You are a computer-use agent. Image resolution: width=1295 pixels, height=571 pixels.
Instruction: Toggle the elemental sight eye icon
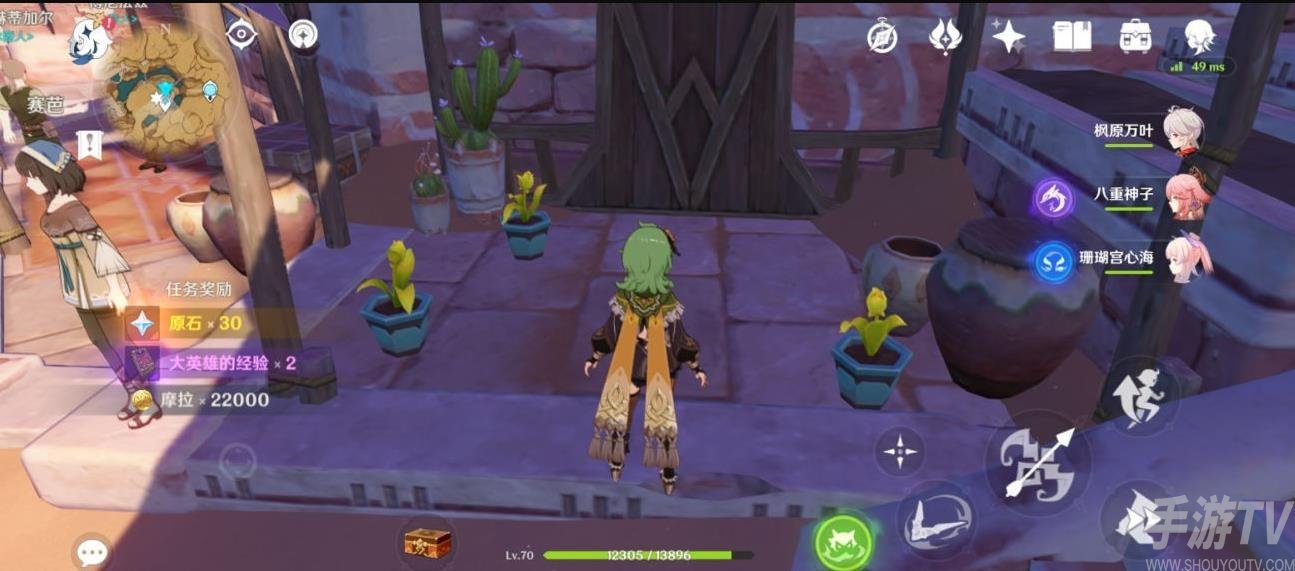[x=241, y=35]
